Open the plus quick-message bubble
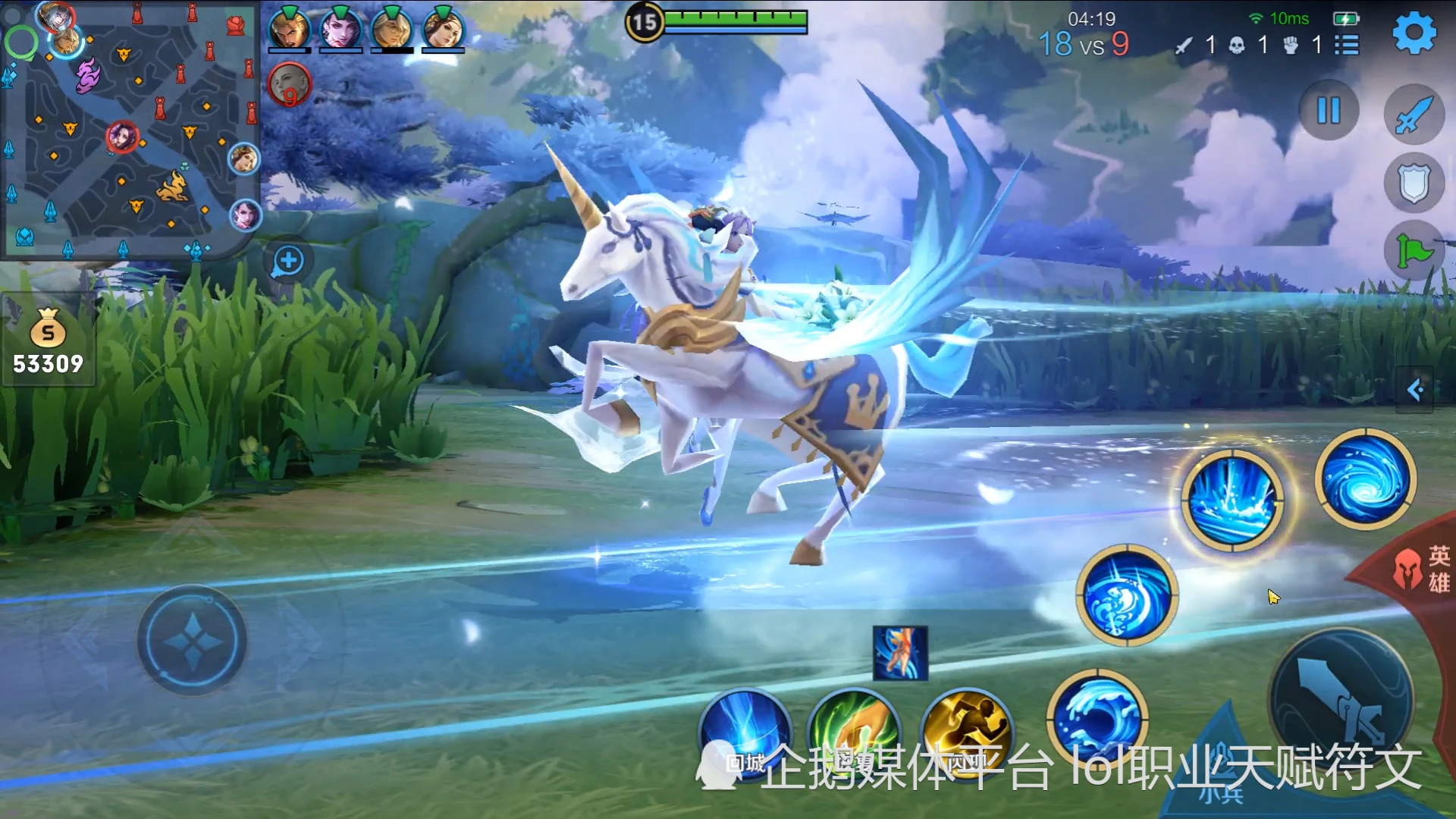This screenshot has width=1456, height=819. (x=288, y=262)
